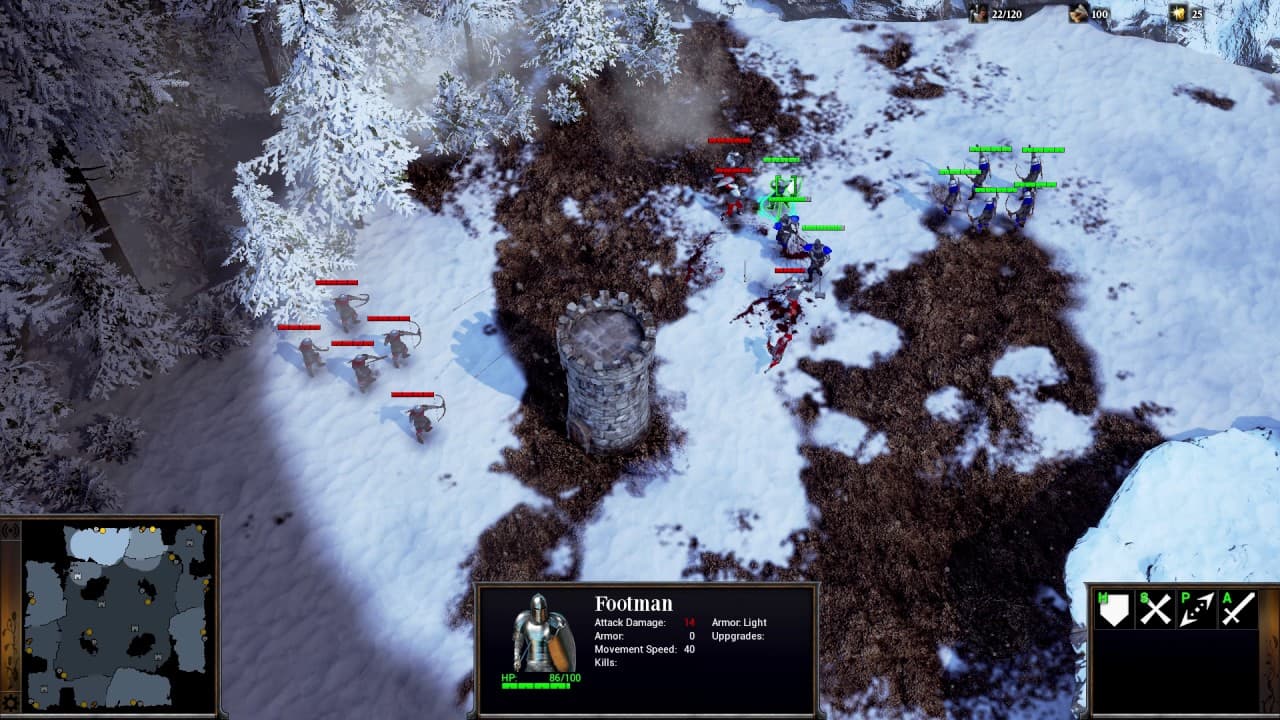Click the wood resource icon
Image resolution: width=1280 pixels, height=720 pixels.
1078,12
